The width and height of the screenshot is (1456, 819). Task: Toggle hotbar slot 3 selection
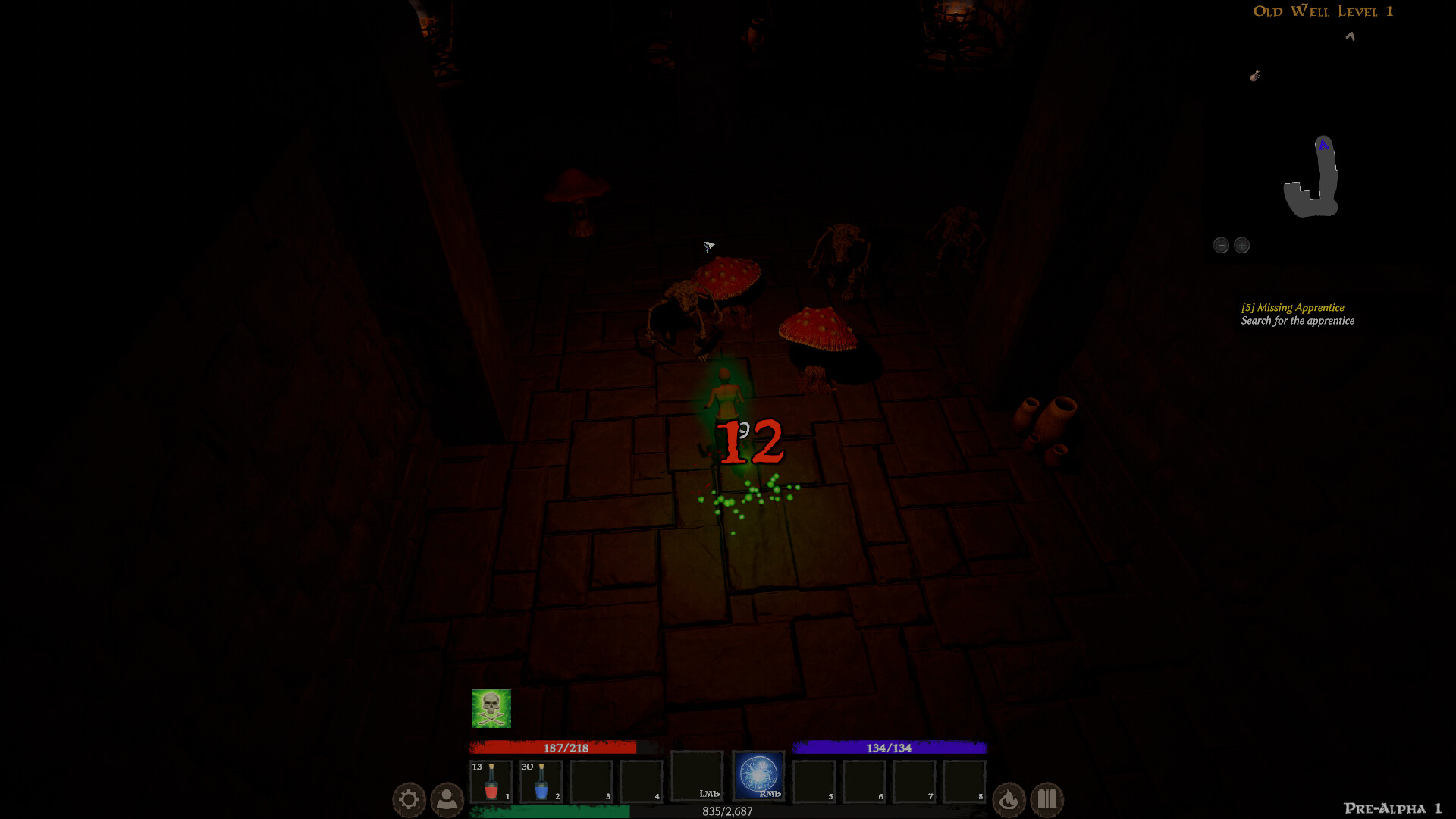(592, 782)
